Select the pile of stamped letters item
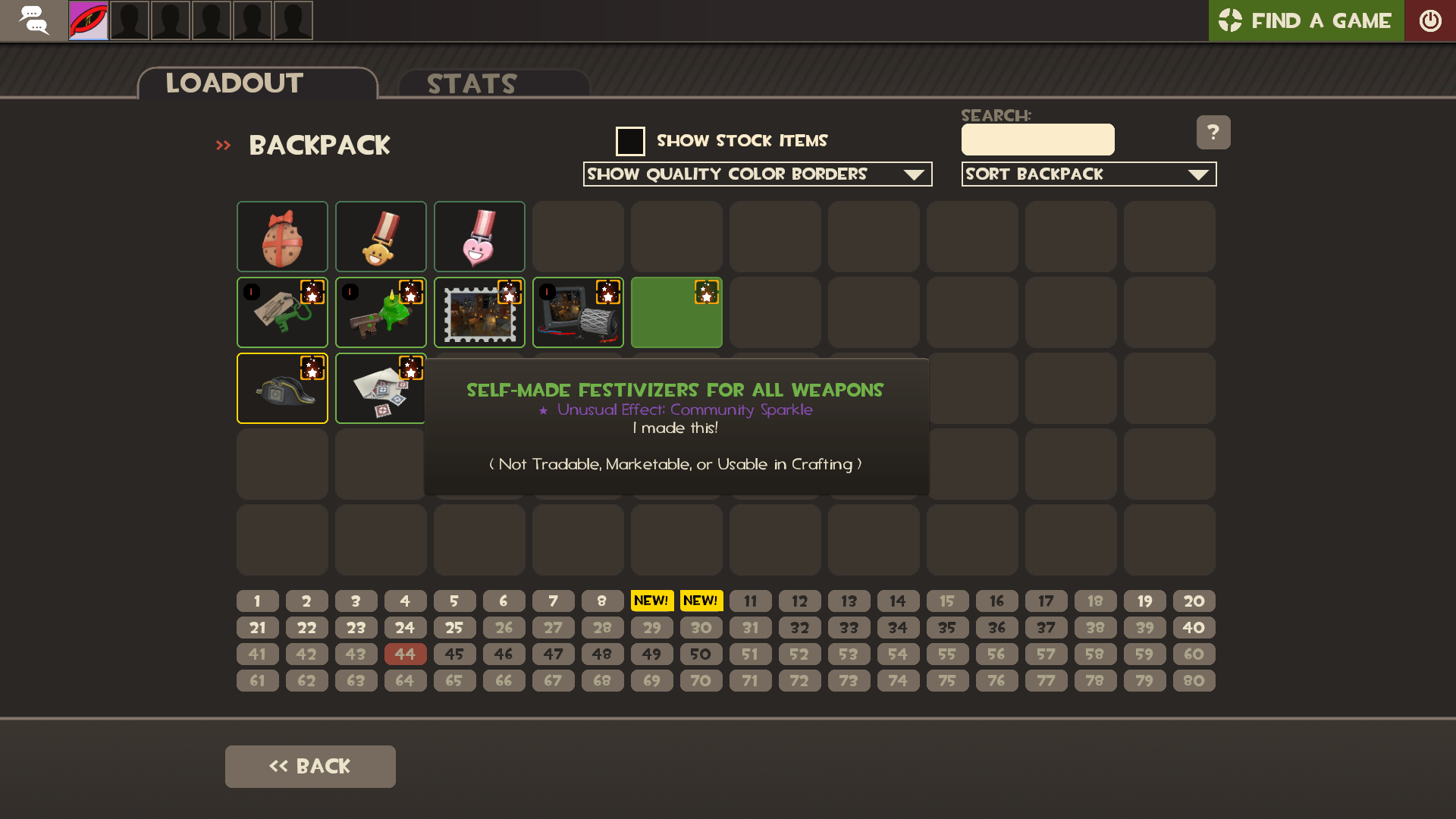This screenshot has width=1456, height=819. [x=381, y=388]
